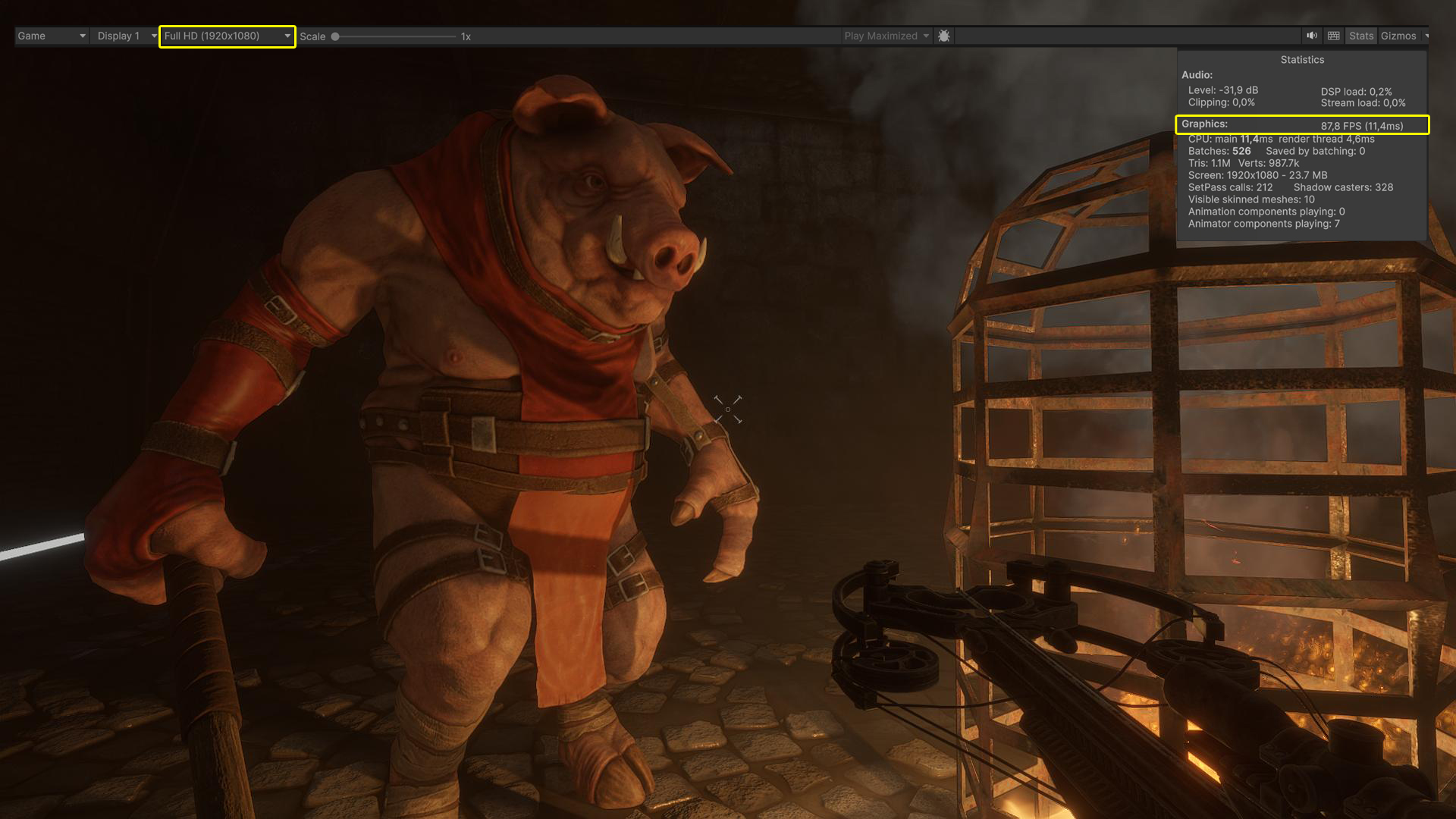Toggle the Stats panel button
The width and height of the screenshot is (1456, 819).
[1361, 36]
